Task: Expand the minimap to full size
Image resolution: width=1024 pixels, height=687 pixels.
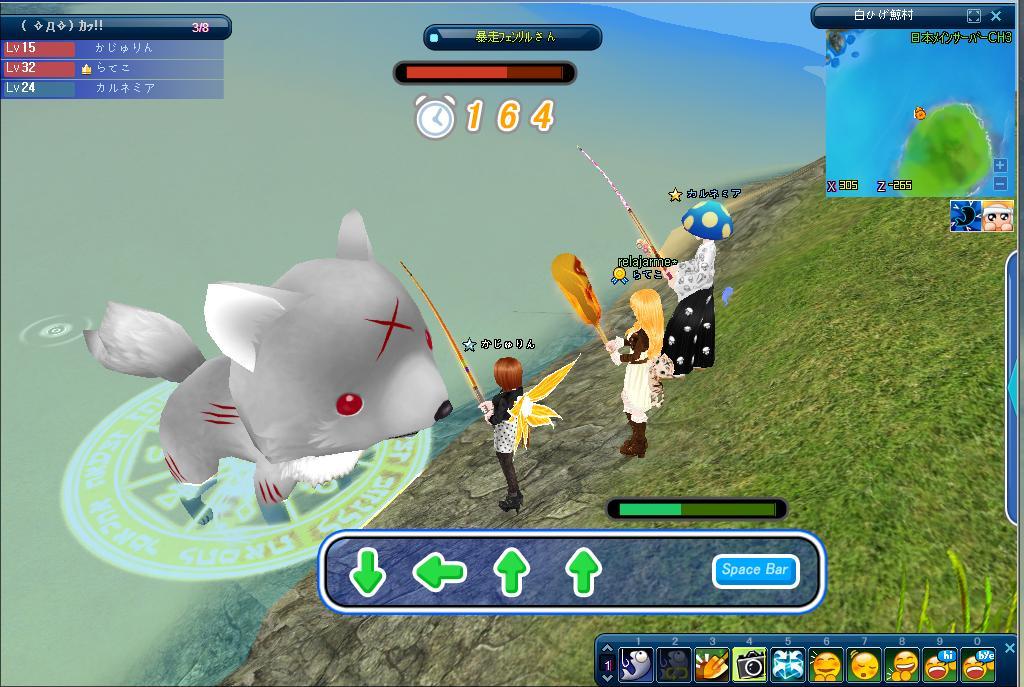Action: point(974,16)
